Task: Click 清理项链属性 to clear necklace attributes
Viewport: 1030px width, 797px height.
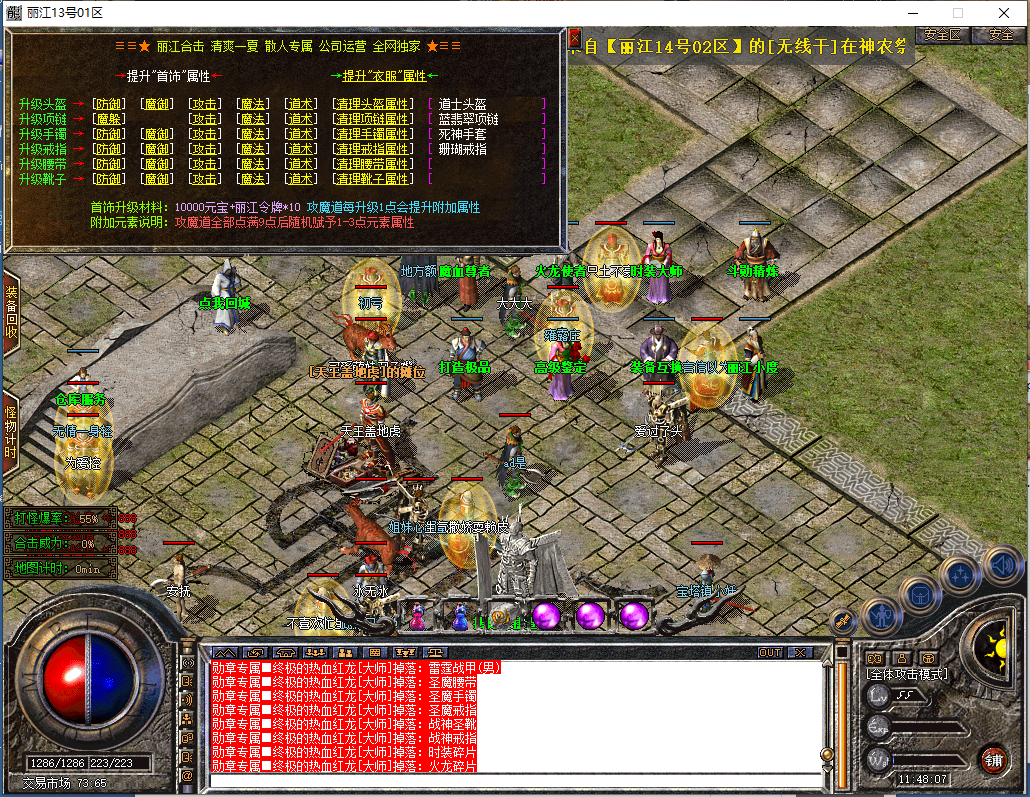Action: coord(372,119)
